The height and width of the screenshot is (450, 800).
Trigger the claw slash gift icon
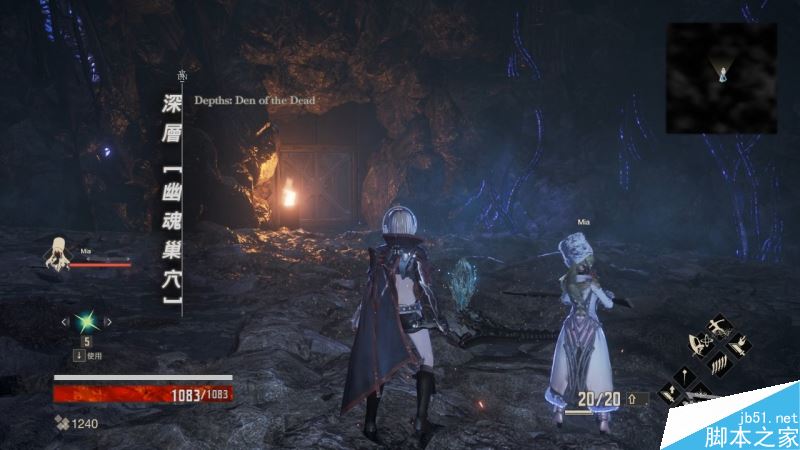coord(719,364)
